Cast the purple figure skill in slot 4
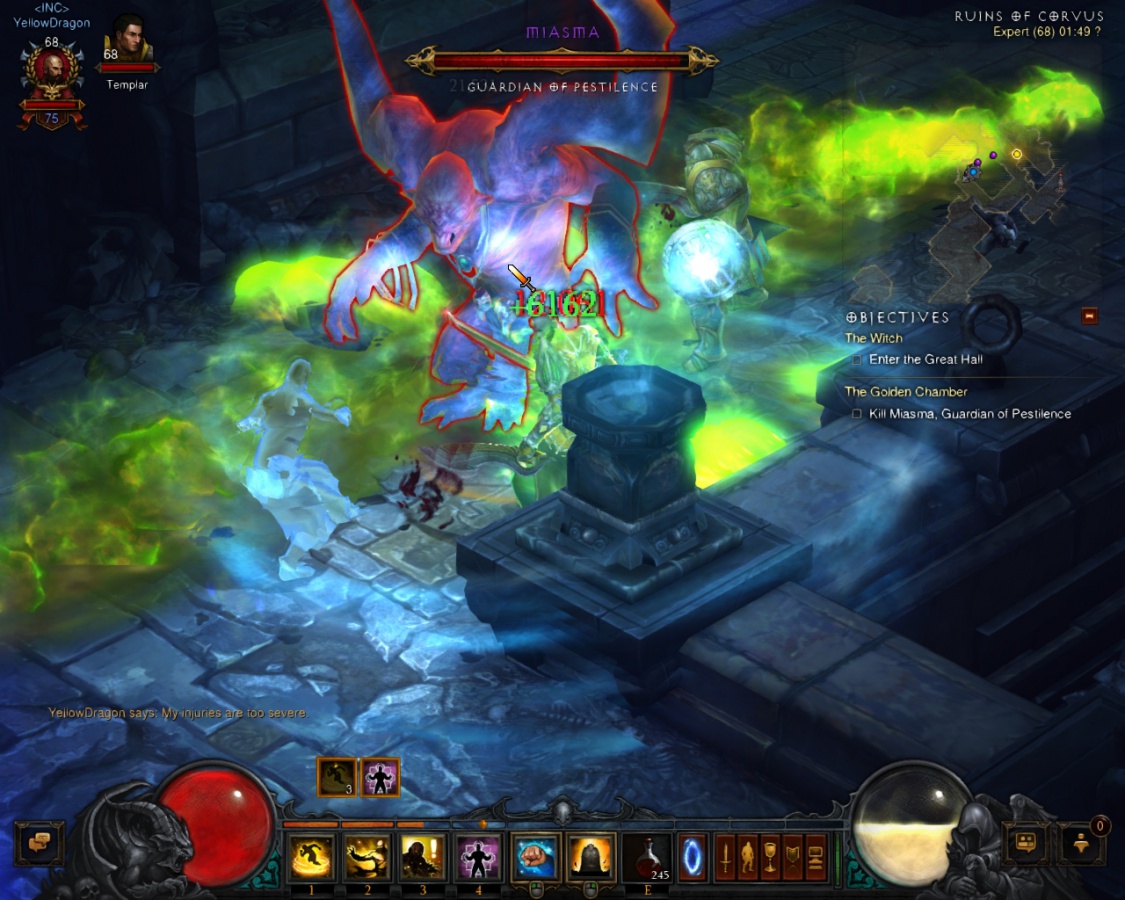 (479, 858)
